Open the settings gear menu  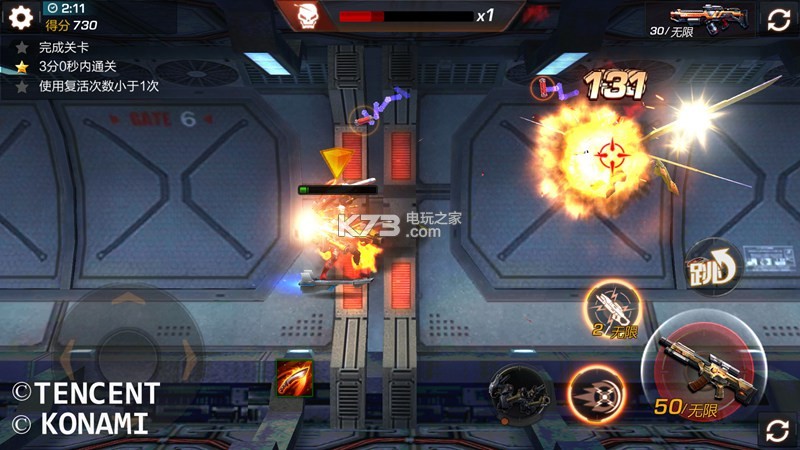(21, 17)
